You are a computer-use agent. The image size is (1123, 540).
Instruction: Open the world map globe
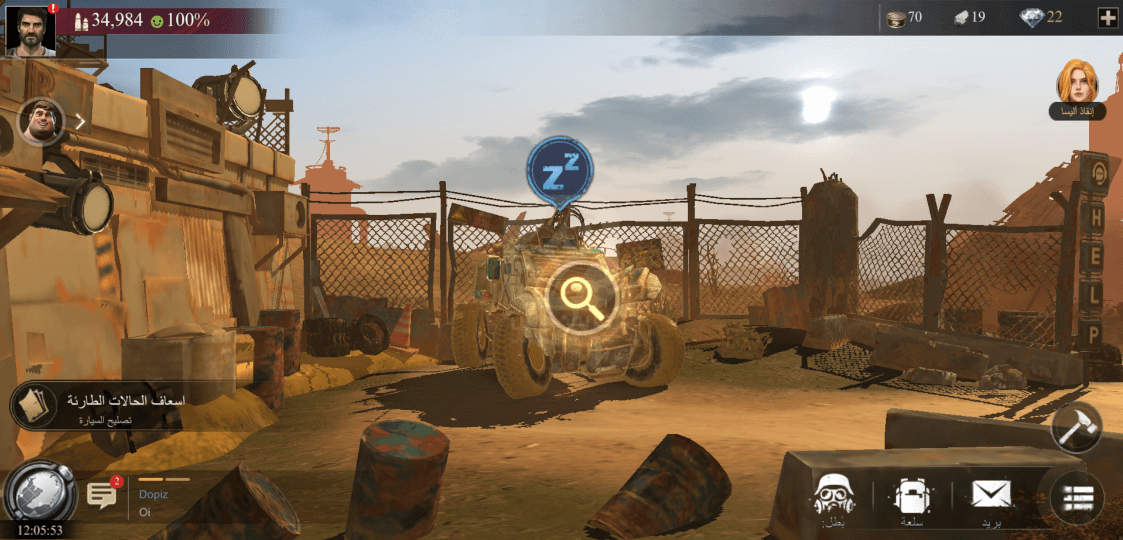[39, 492]
